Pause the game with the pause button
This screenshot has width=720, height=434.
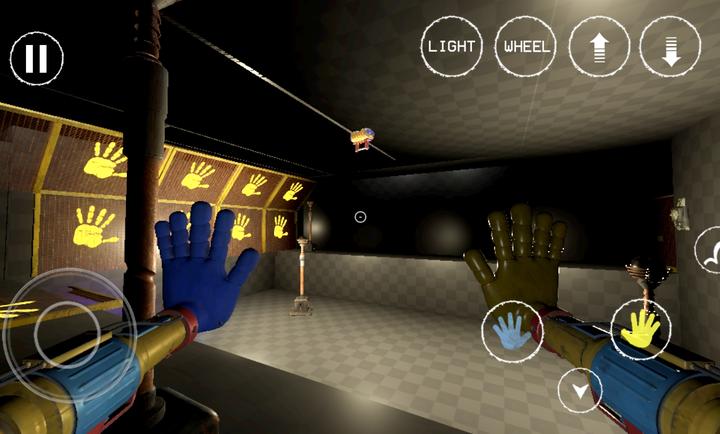point(37,58)
